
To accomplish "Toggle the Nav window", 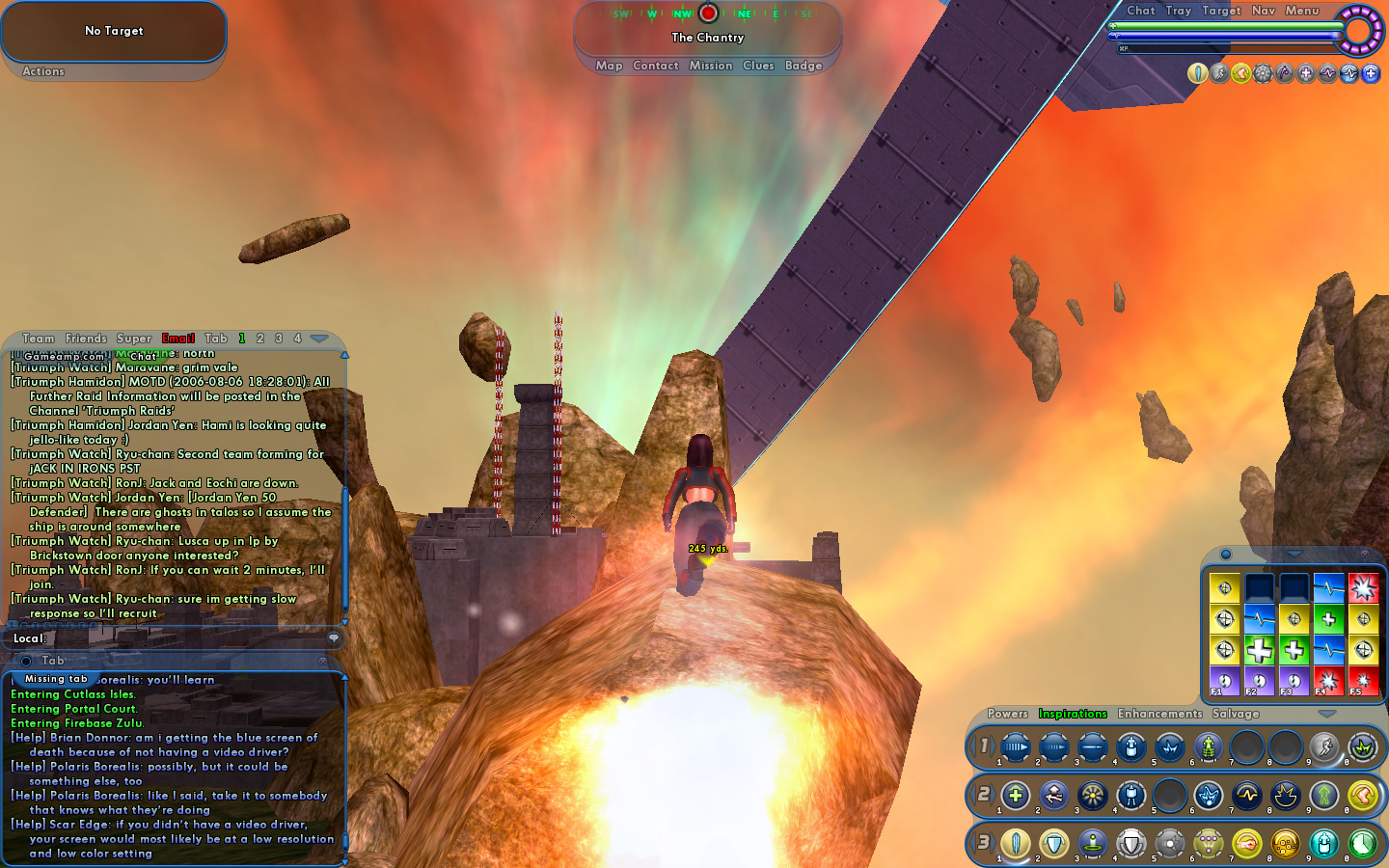I will 1264,11.
